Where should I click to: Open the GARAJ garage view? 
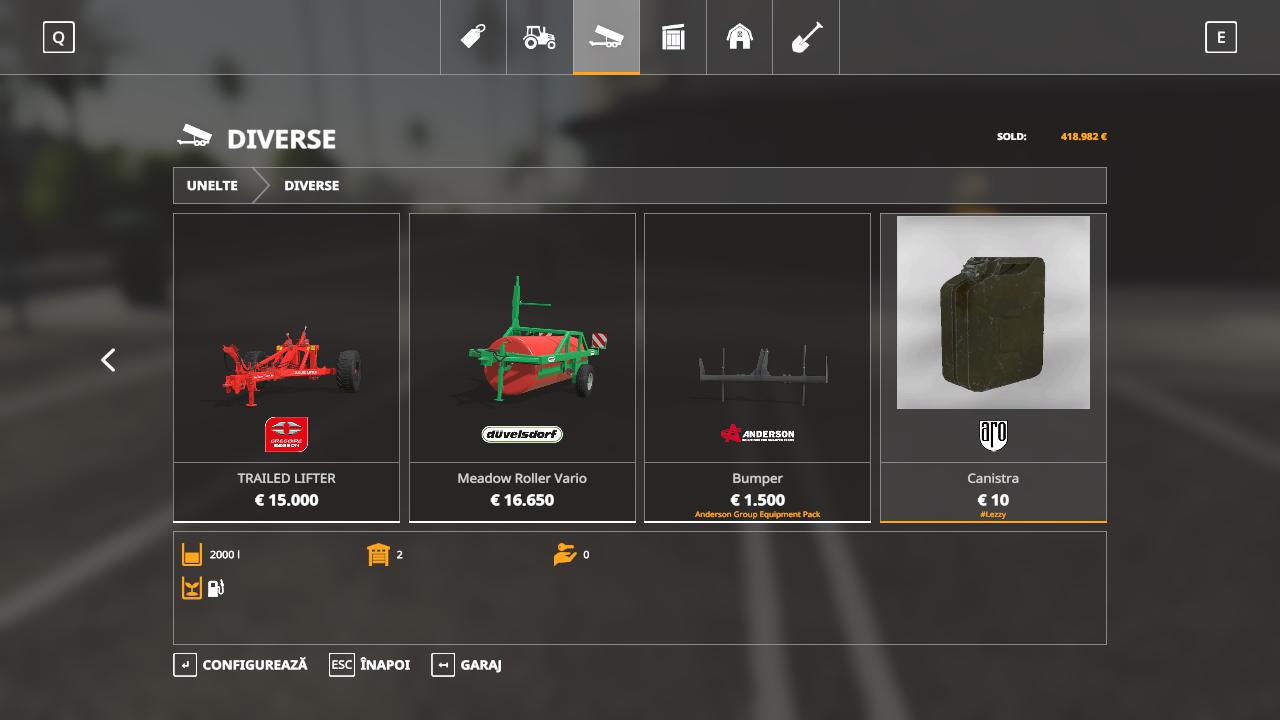(x=467, y=665)
